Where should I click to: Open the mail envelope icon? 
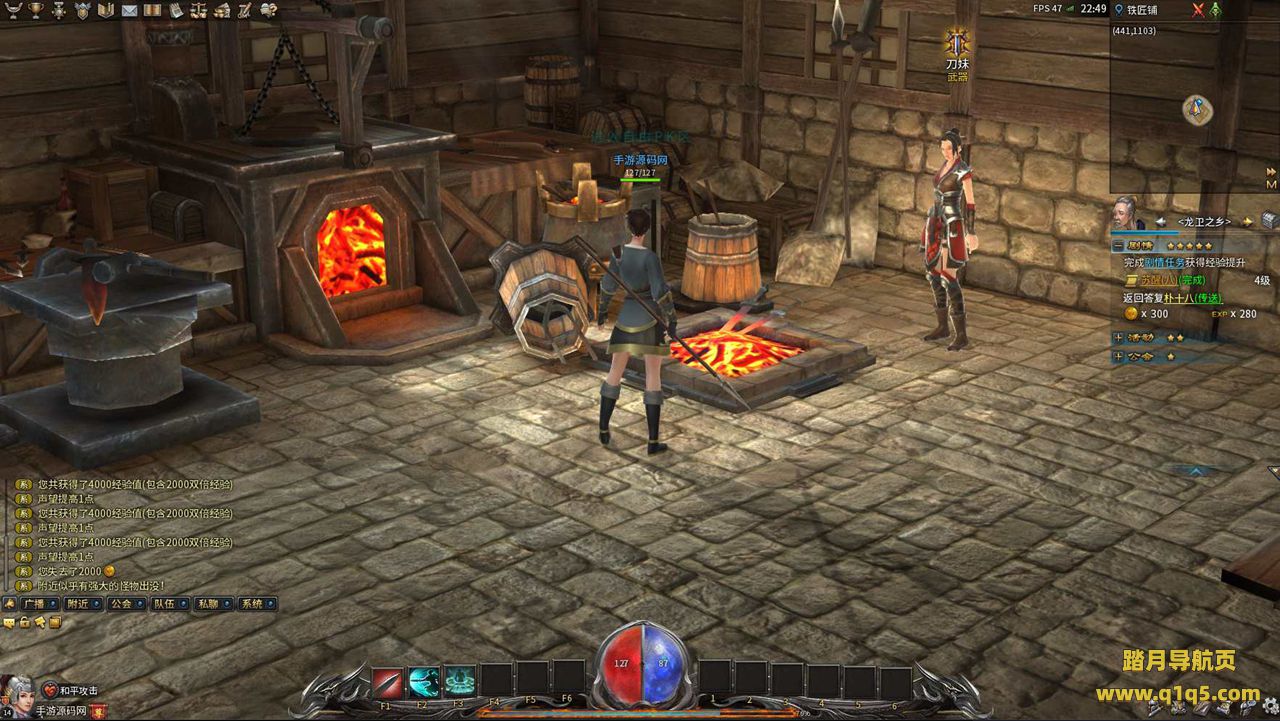coord(129,10)
